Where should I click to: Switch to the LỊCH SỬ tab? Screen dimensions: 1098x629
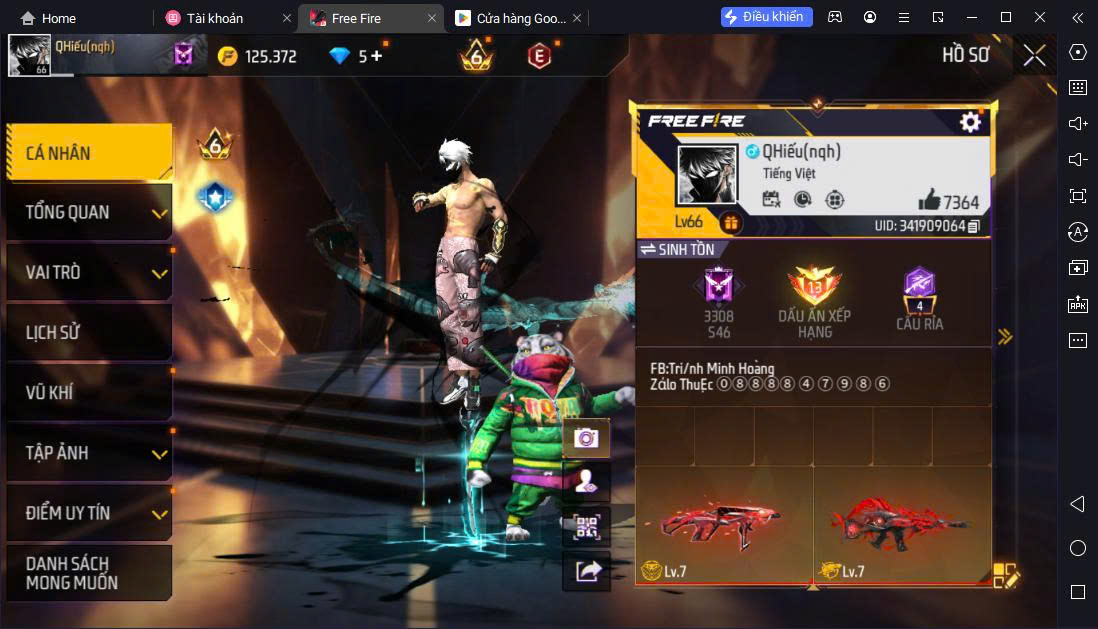click(x=88, y=332)
